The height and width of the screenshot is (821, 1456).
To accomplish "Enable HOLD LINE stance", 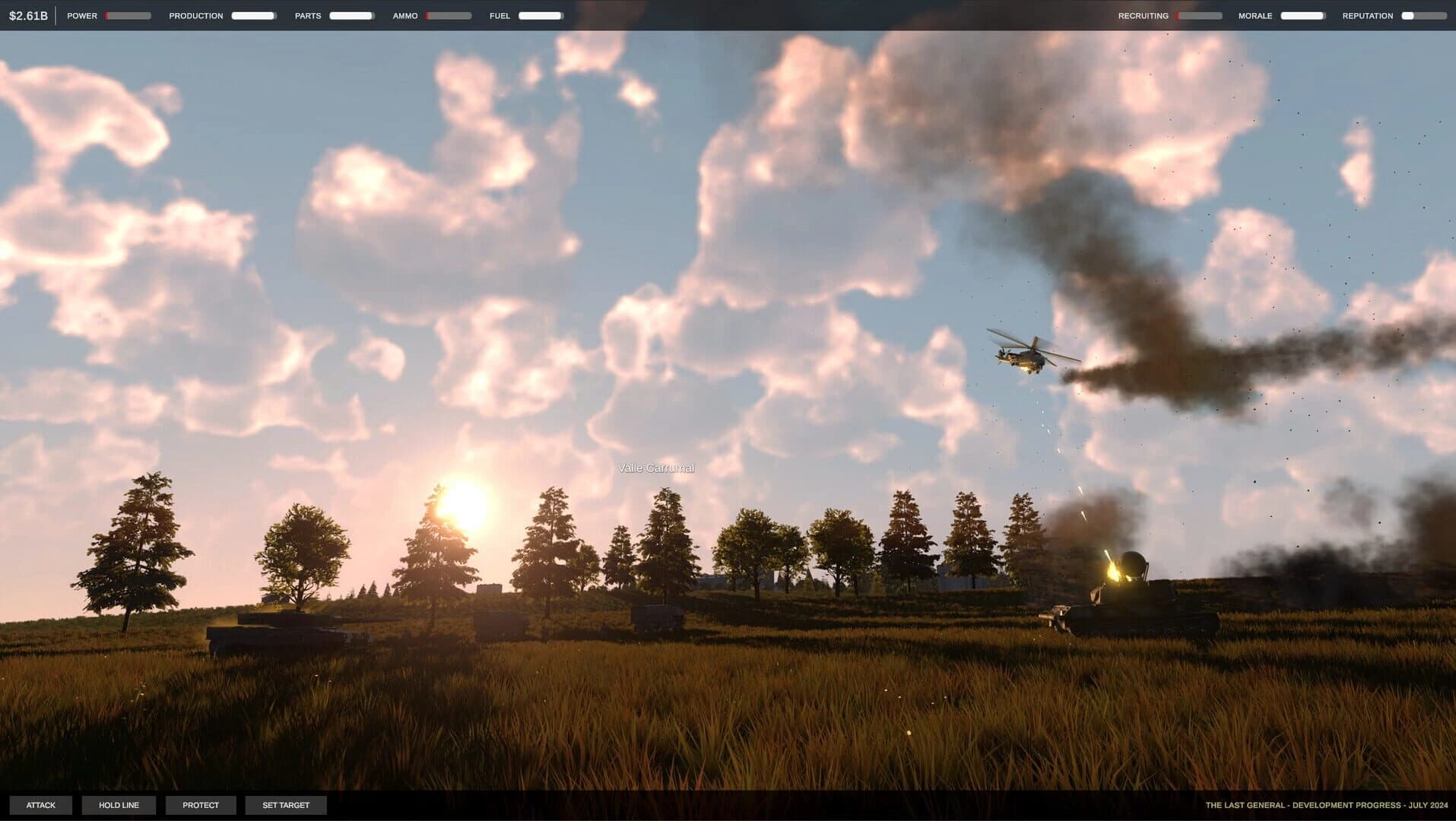I will click(x=119, y=804).
